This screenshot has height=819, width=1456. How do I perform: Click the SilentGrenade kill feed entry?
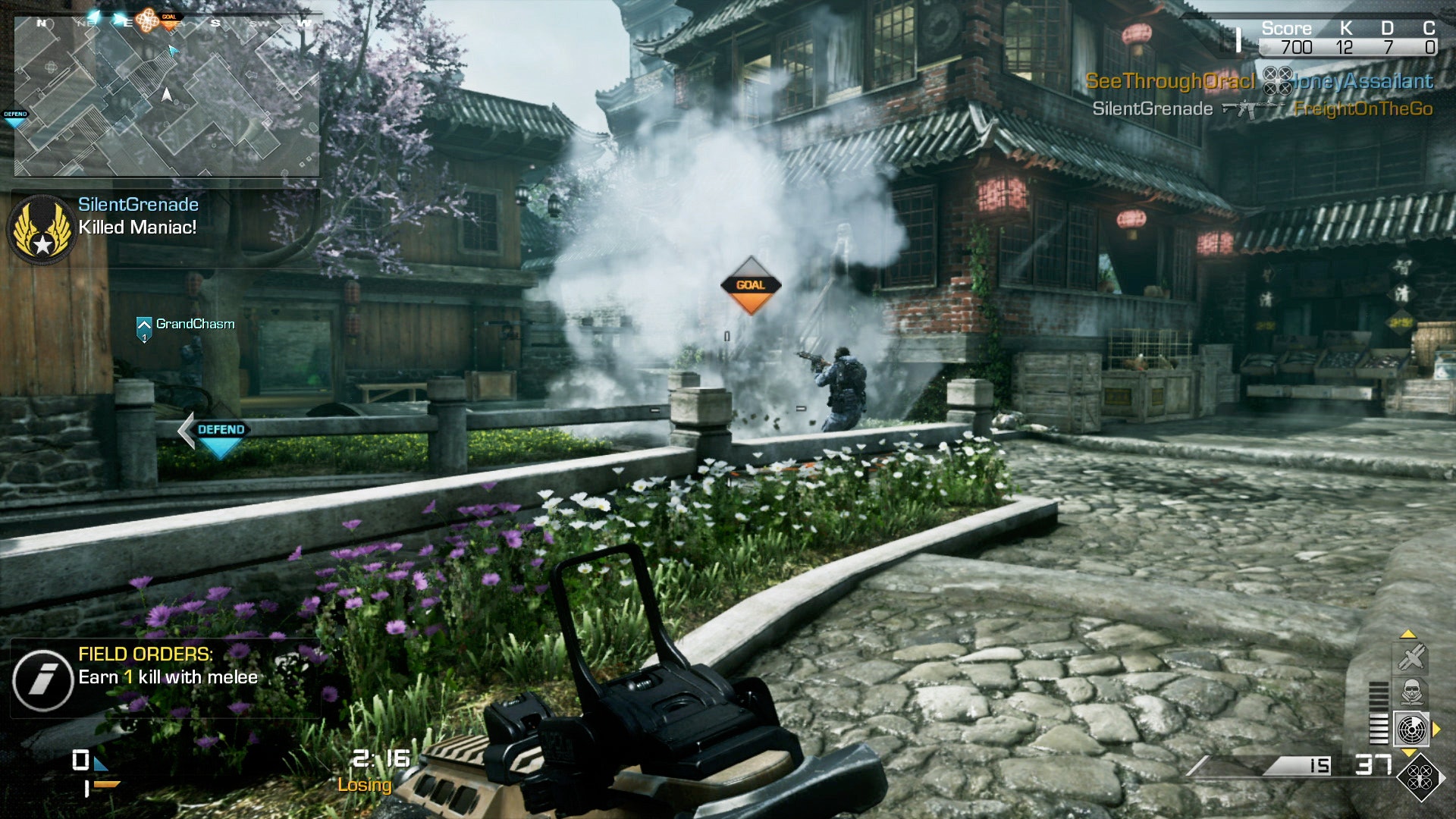point(1152,109)
